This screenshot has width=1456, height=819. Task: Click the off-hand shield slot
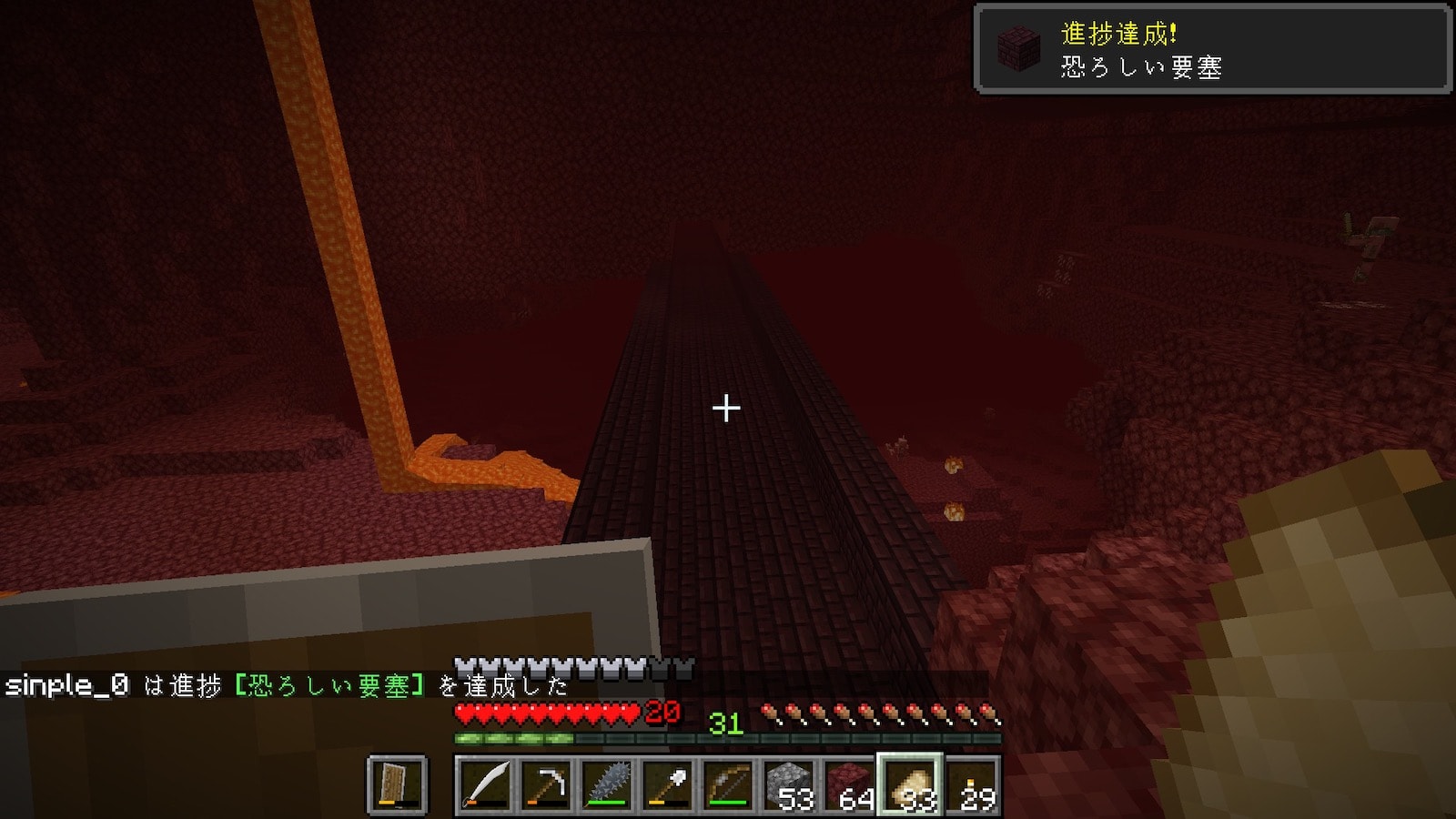(397, 784)
